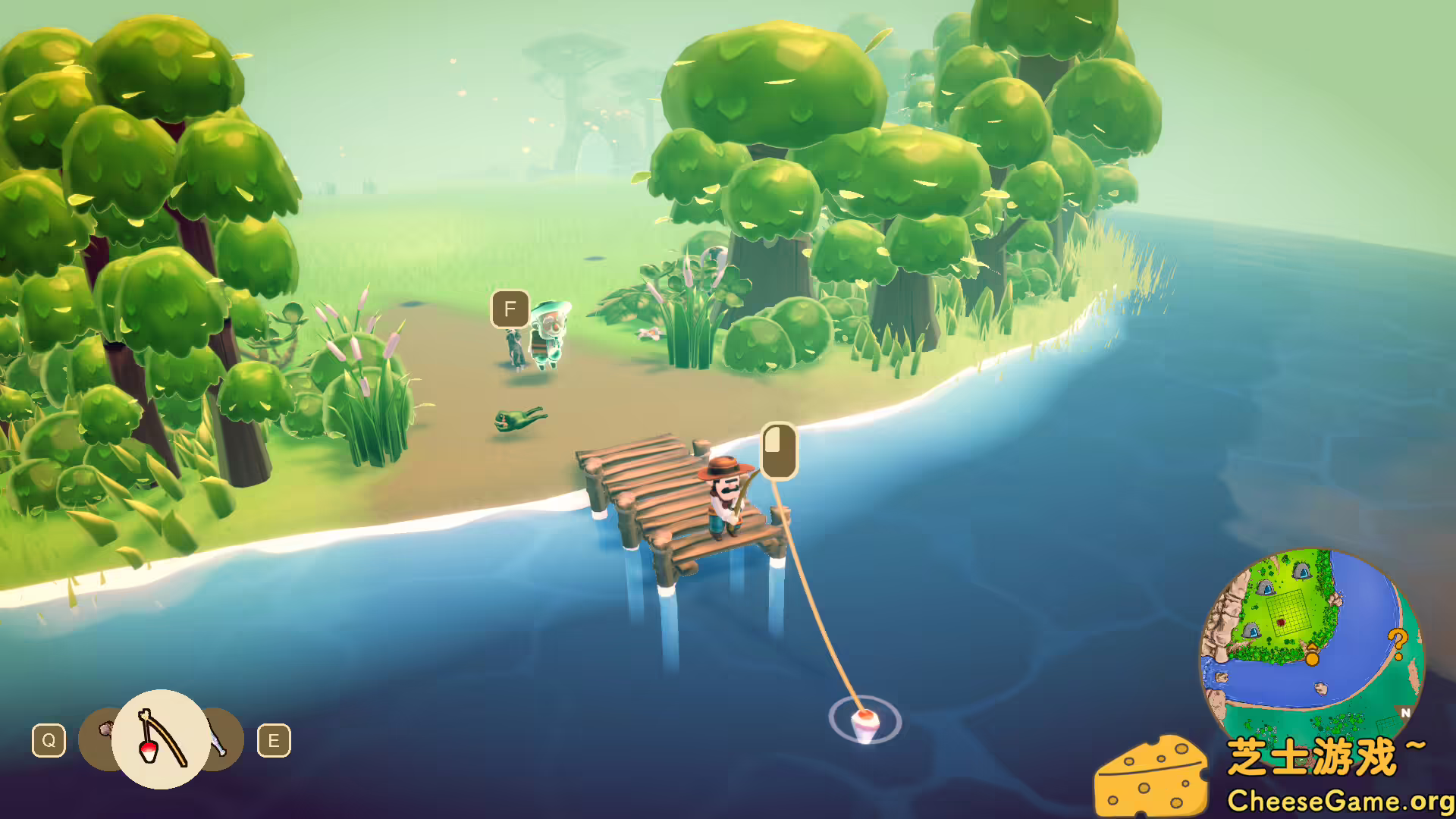Select the fish item right of the fishing rod
1456x819 pixels.
[216, 736]
